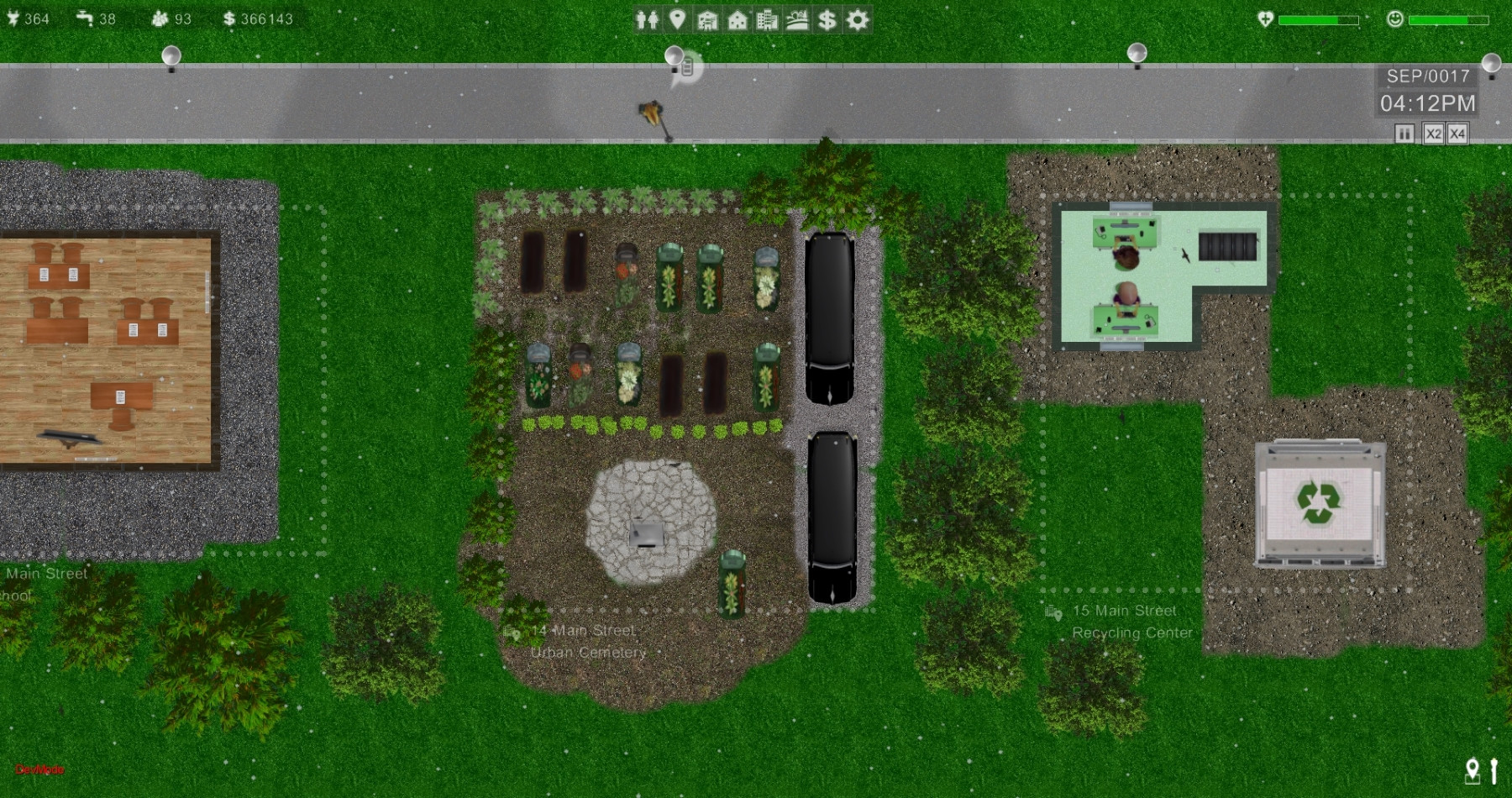Select the landscaping/park icon

coord(800,18)
